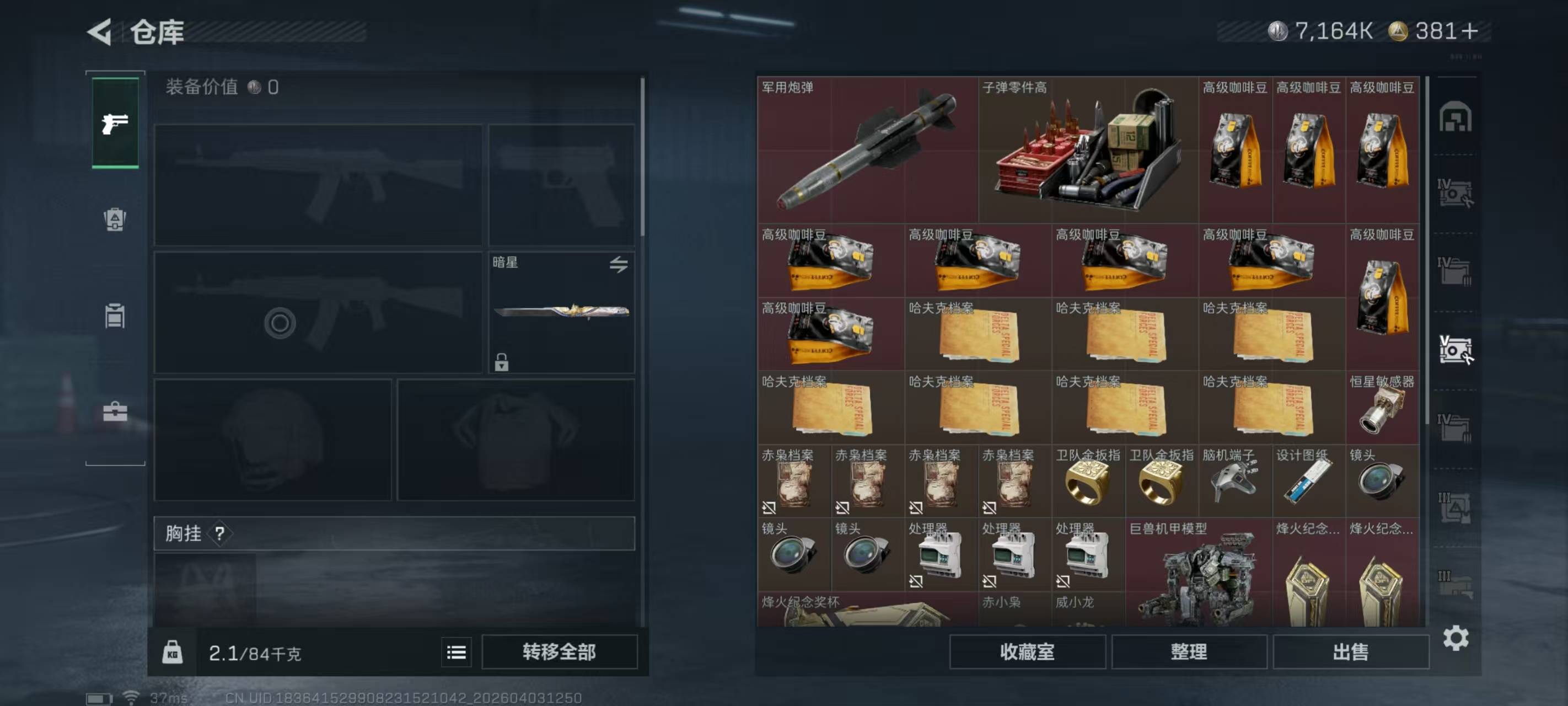The image size is (1568, 706).
Task: Select the 军用炮弹 military shell item
Action: click(867, 151)
